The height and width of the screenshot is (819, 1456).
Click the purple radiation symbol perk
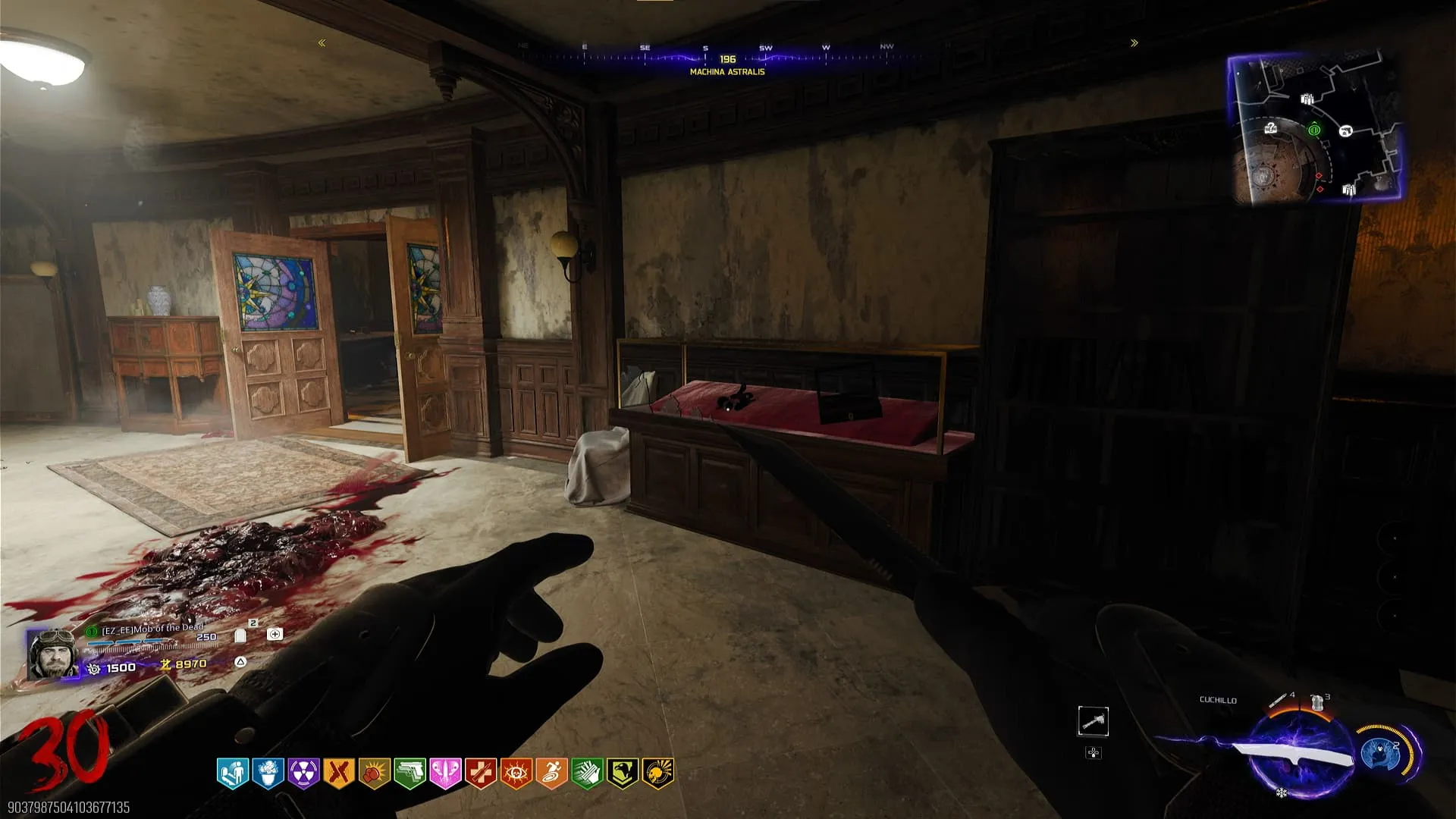(x=303, y=773)
